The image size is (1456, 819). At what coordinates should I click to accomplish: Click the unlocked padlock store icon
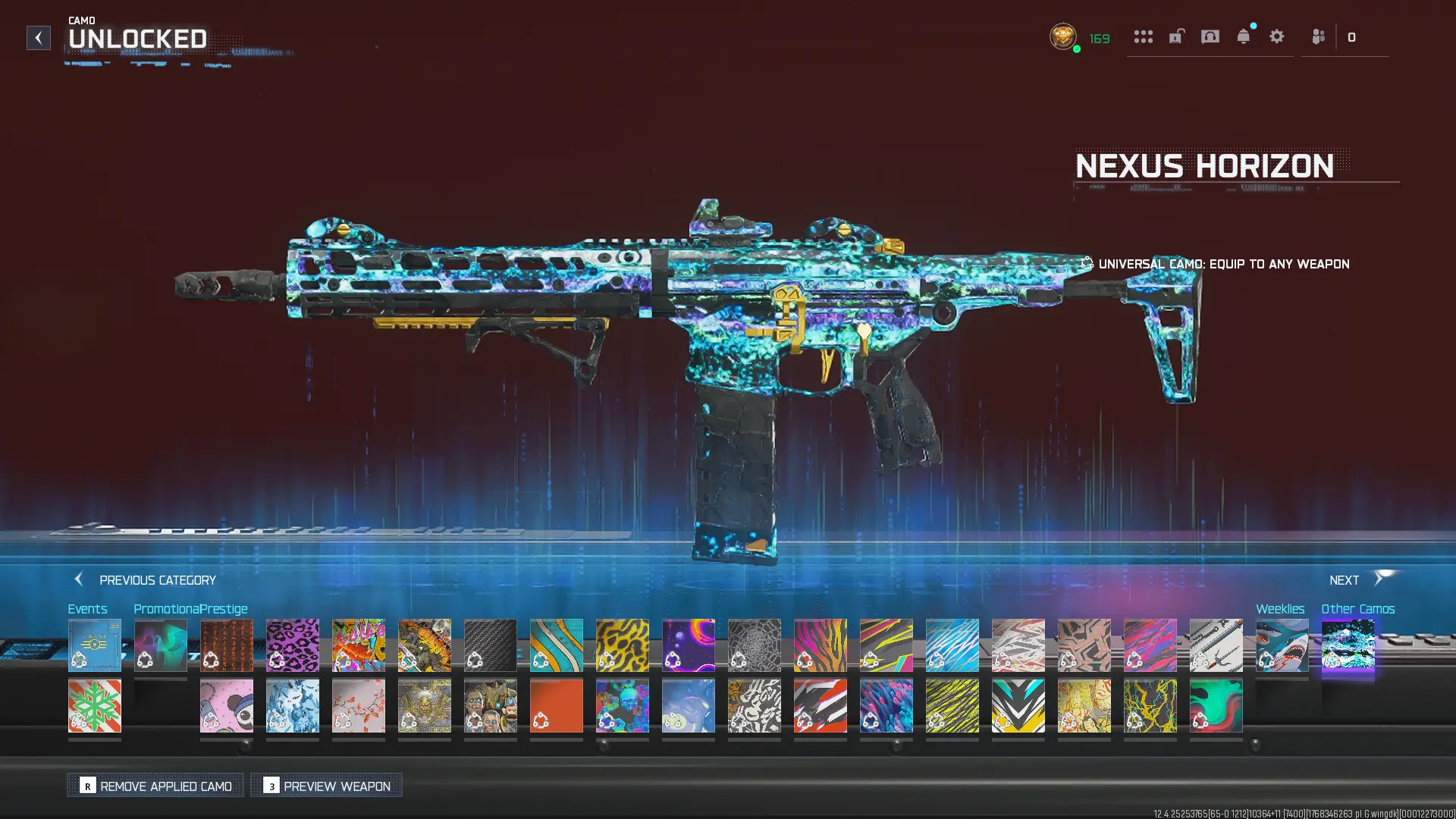[1176, 36]
